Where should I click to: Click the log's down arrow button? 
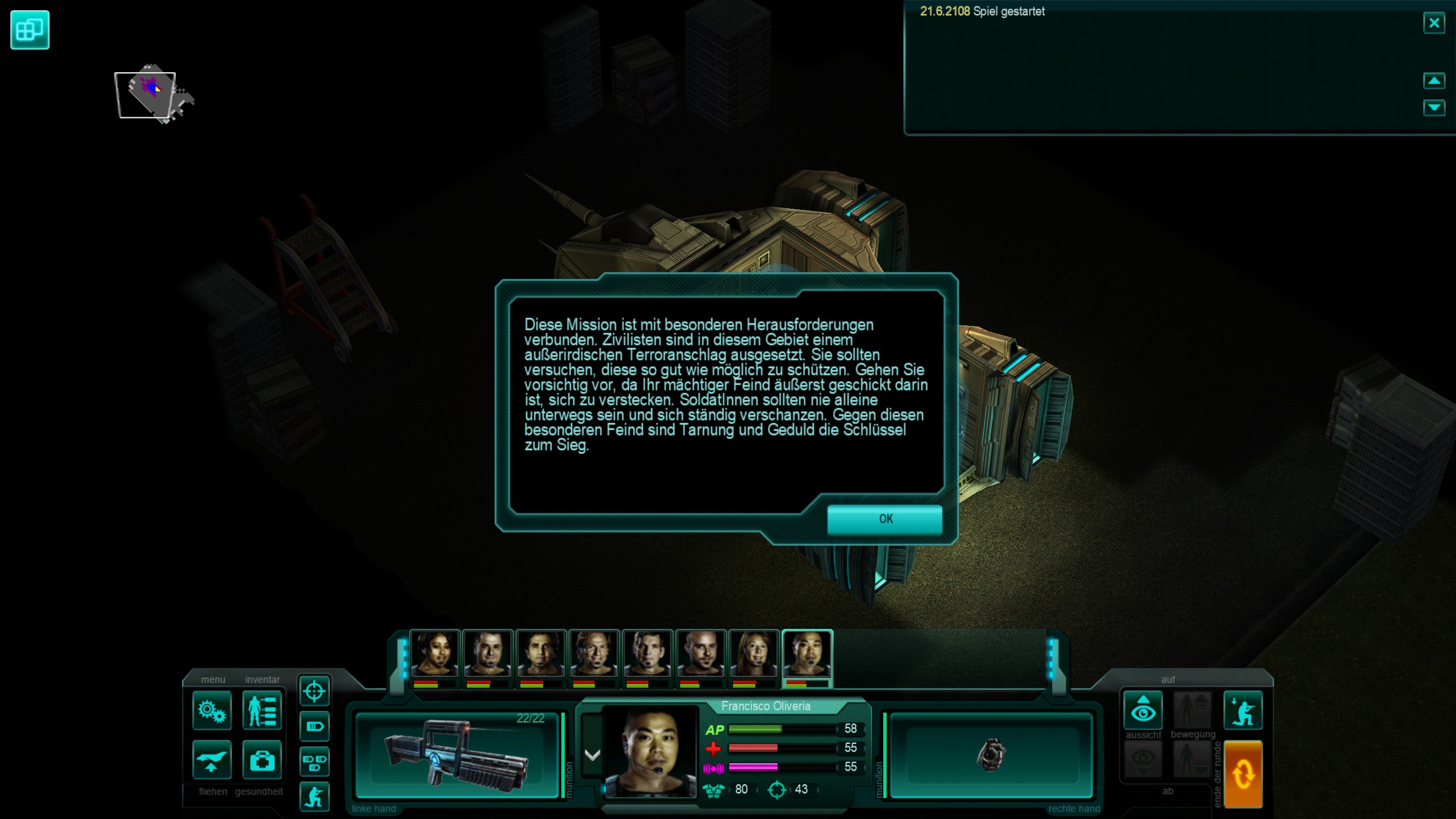(x=1433, y=107)
